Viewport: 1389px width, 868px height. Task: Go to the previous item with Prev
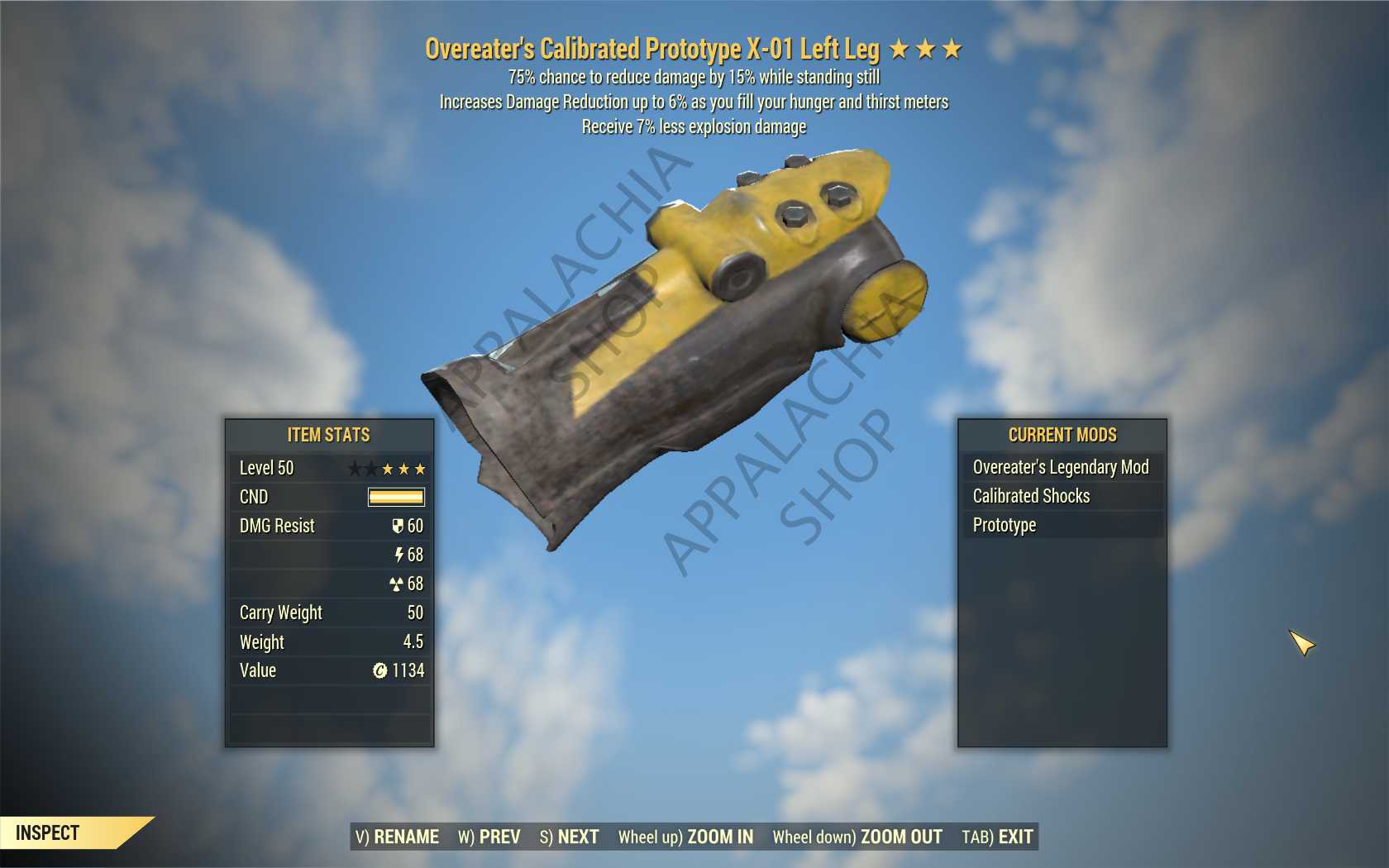[x=489, y=837]
